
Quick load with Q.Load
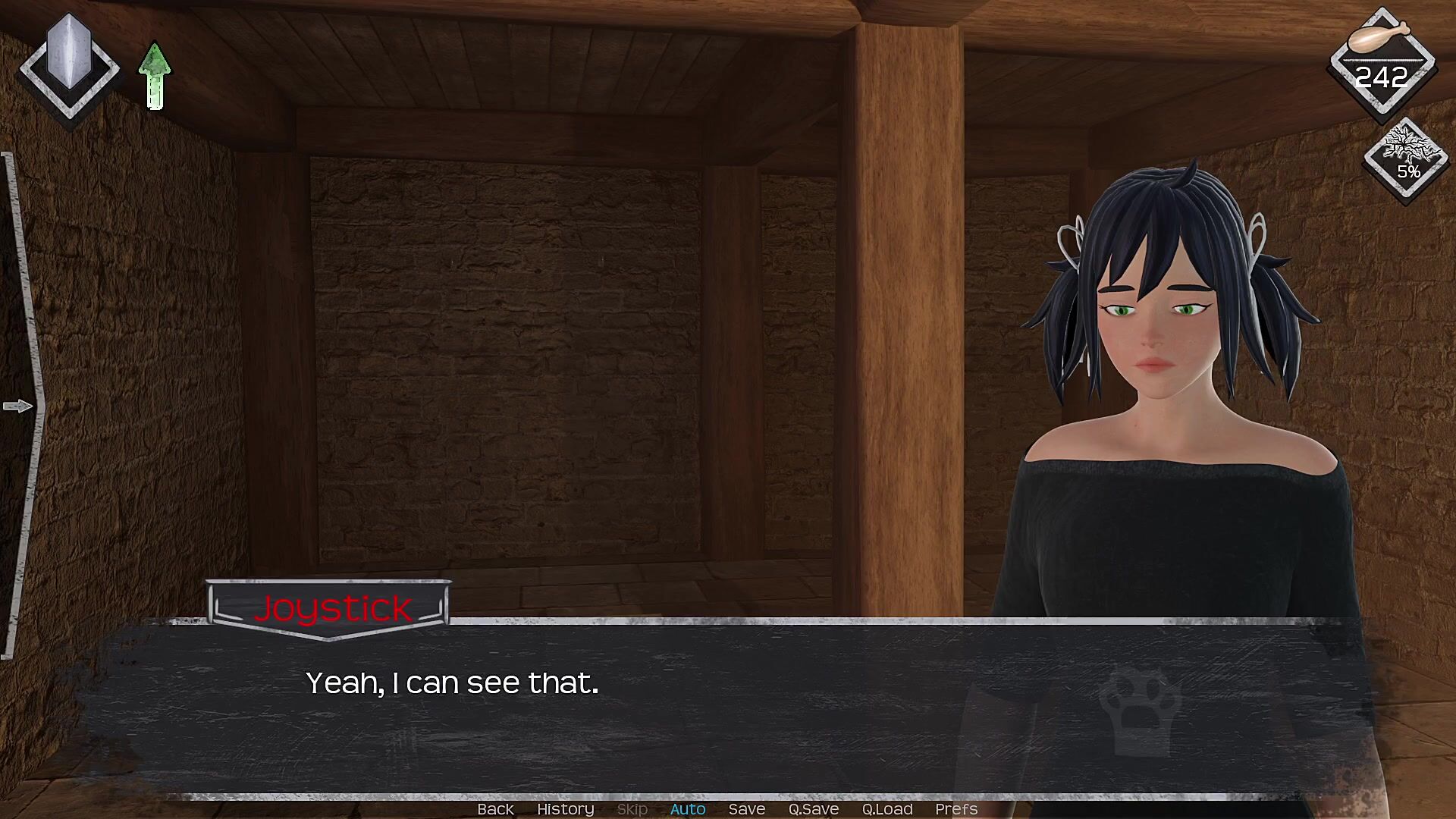point(886,809)
